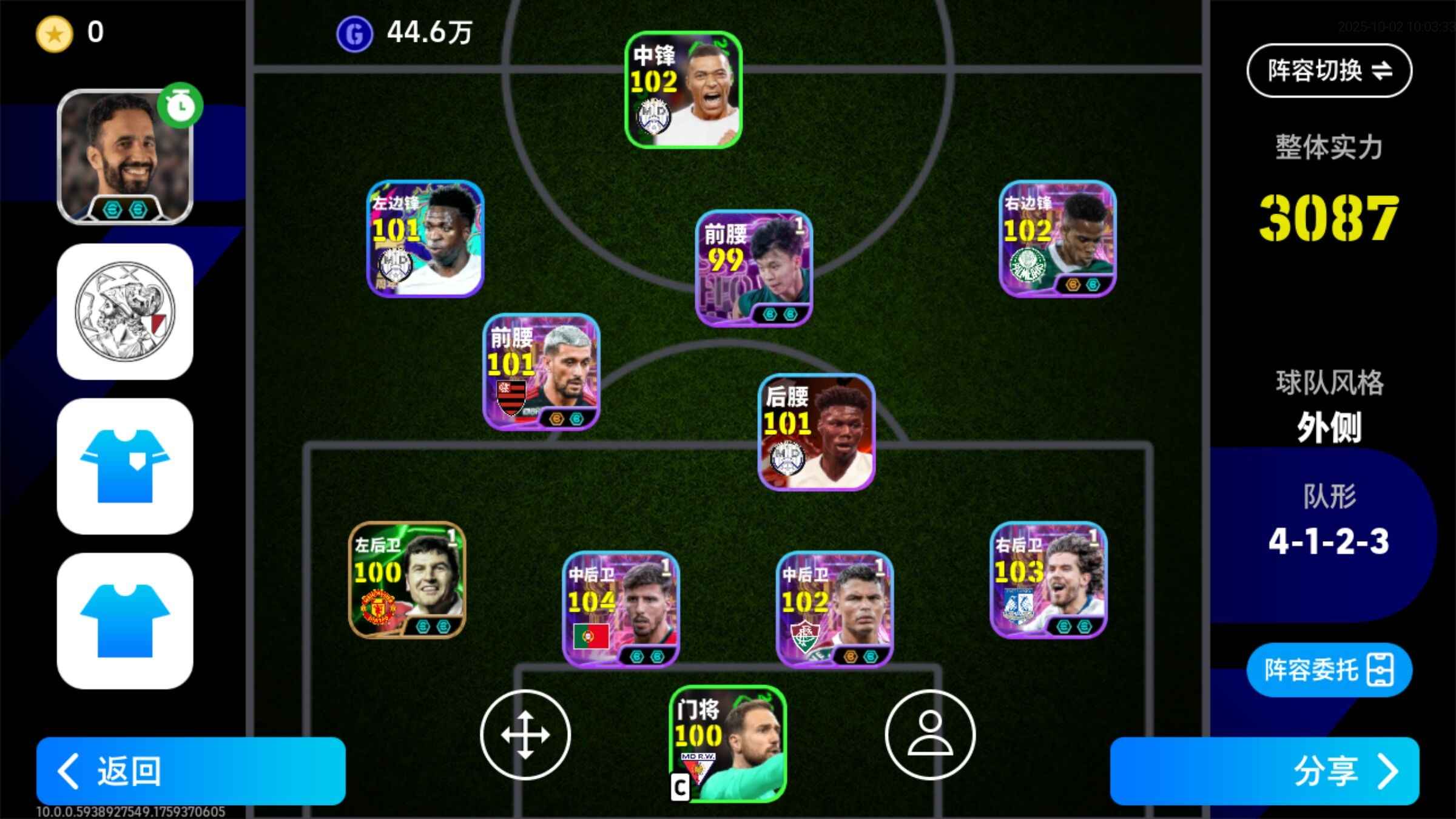Go back with the 返回 button

(x=190, y=770)
